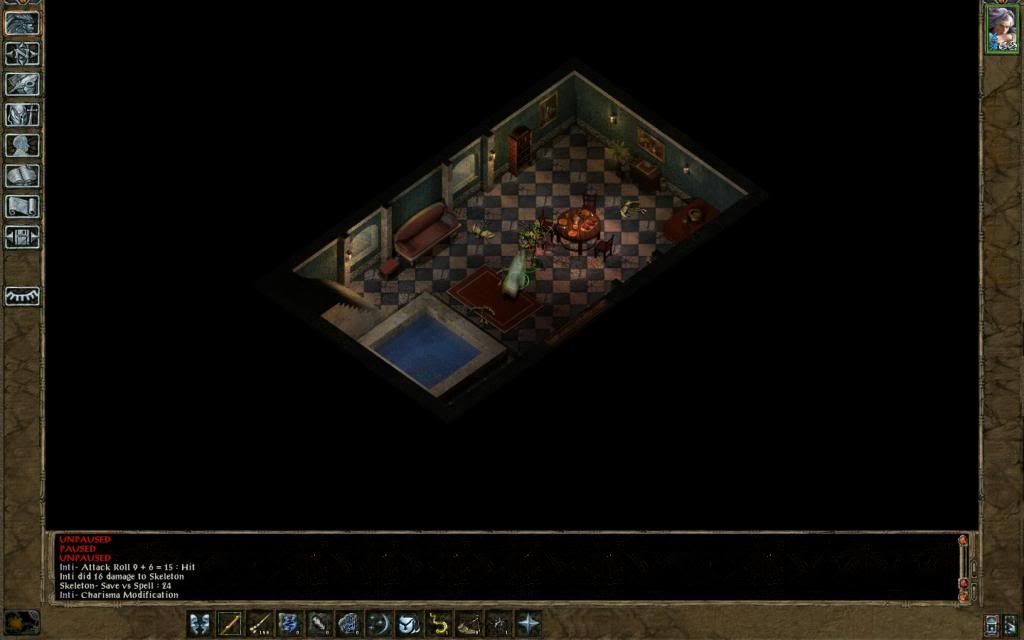1024x640 pixels.
Task: Click the game clock pause button
Action: point(22,621)
